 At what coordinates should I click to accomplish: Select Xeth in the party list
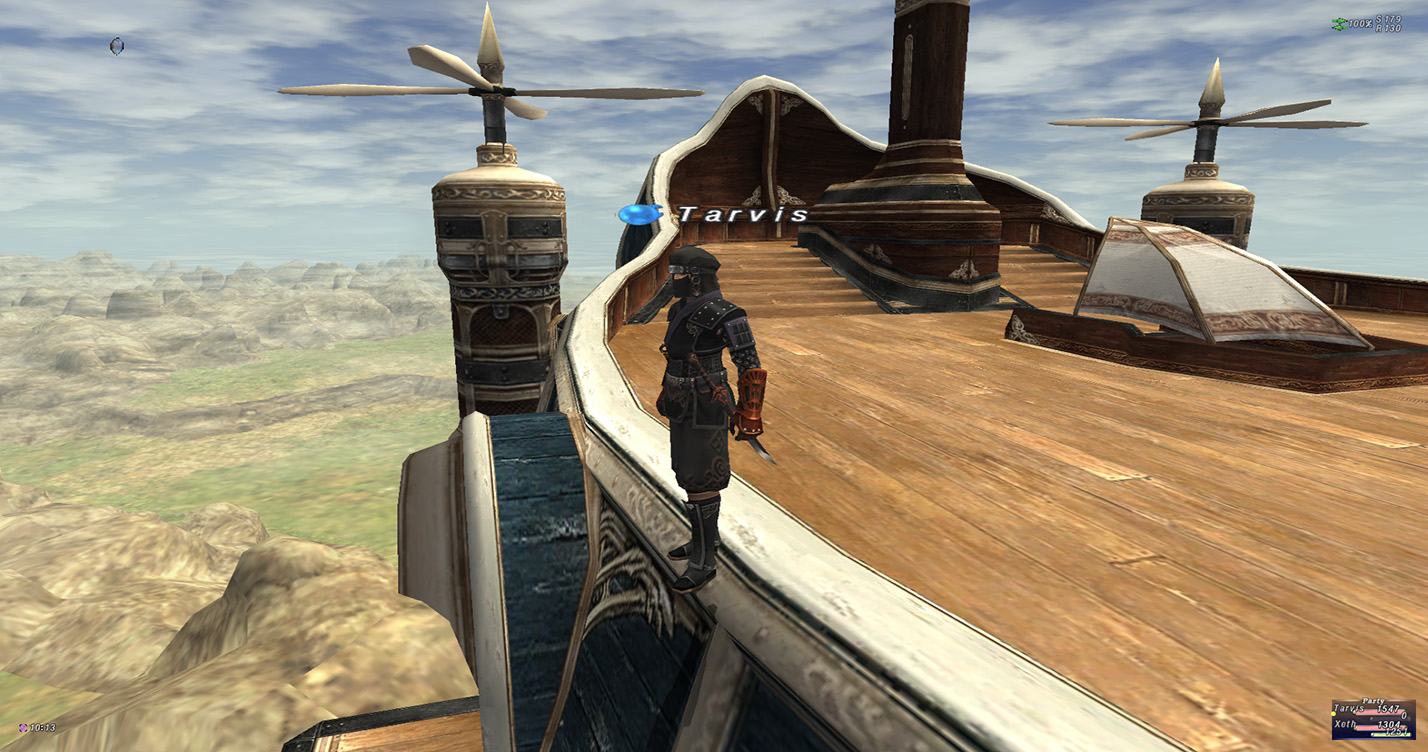[x=1346, y=723]
